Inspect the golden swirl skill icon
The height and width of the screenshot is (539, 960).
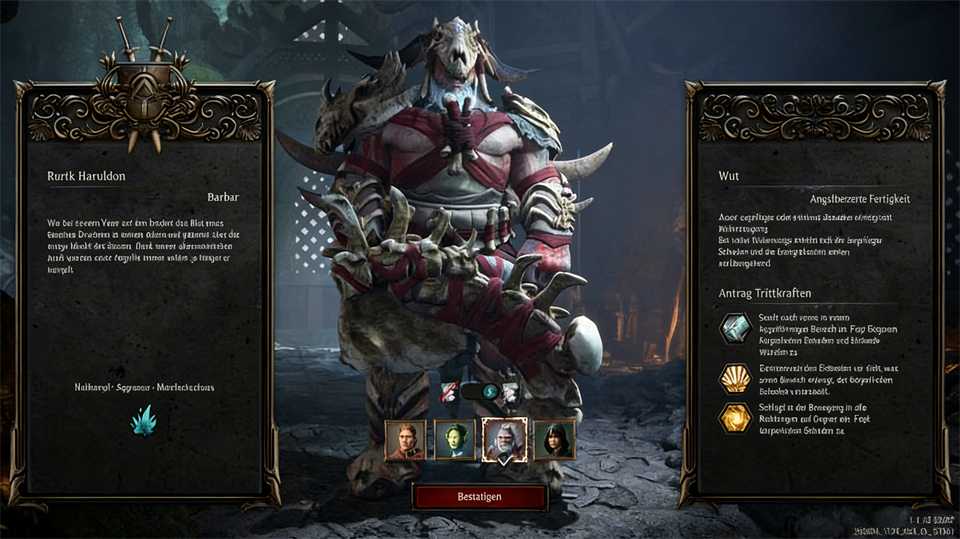pyautogui.click(x=735, y=417)
